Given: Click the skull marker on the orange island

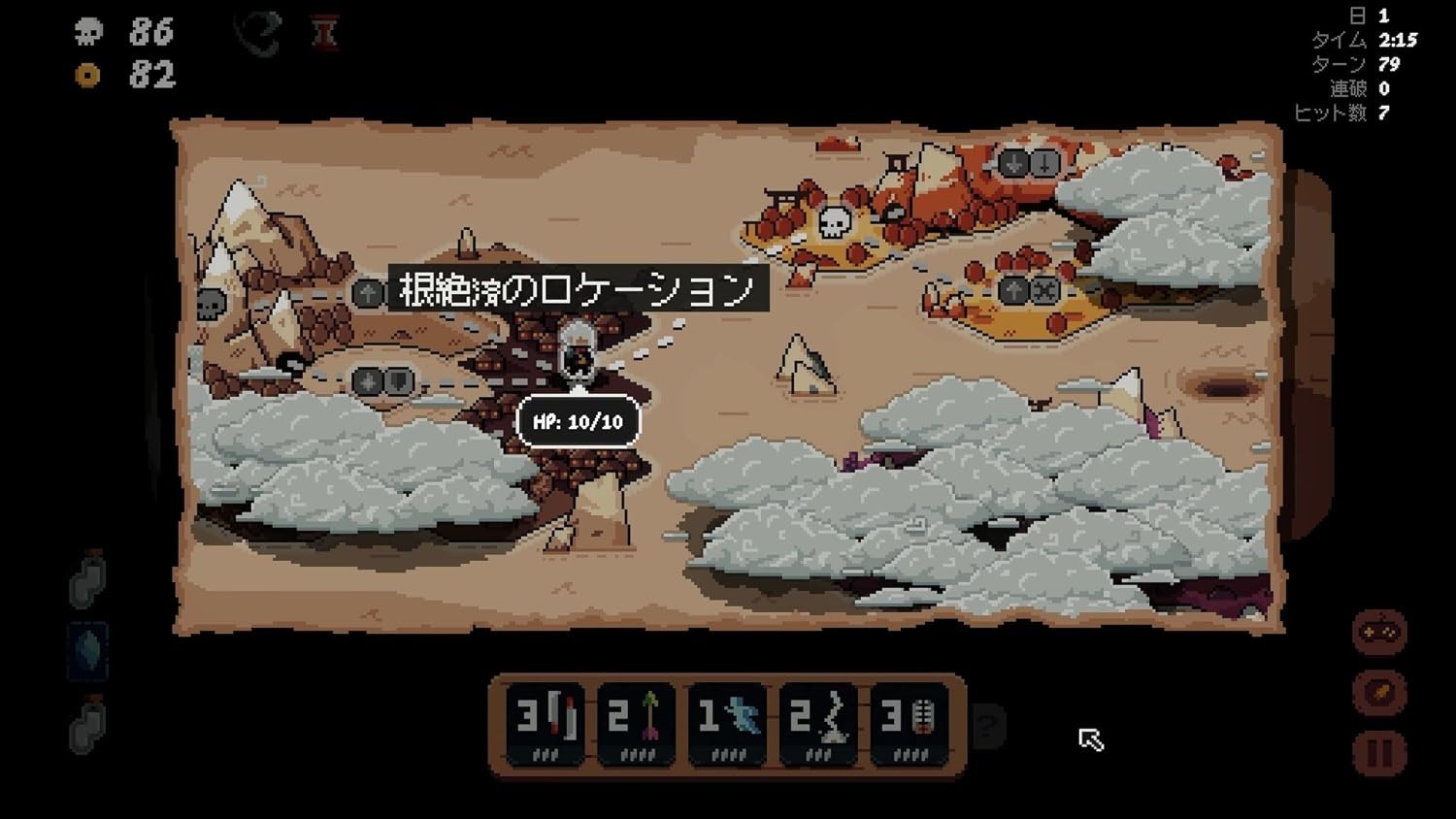Looking at the screenshot, I should [x=832, y=219].
